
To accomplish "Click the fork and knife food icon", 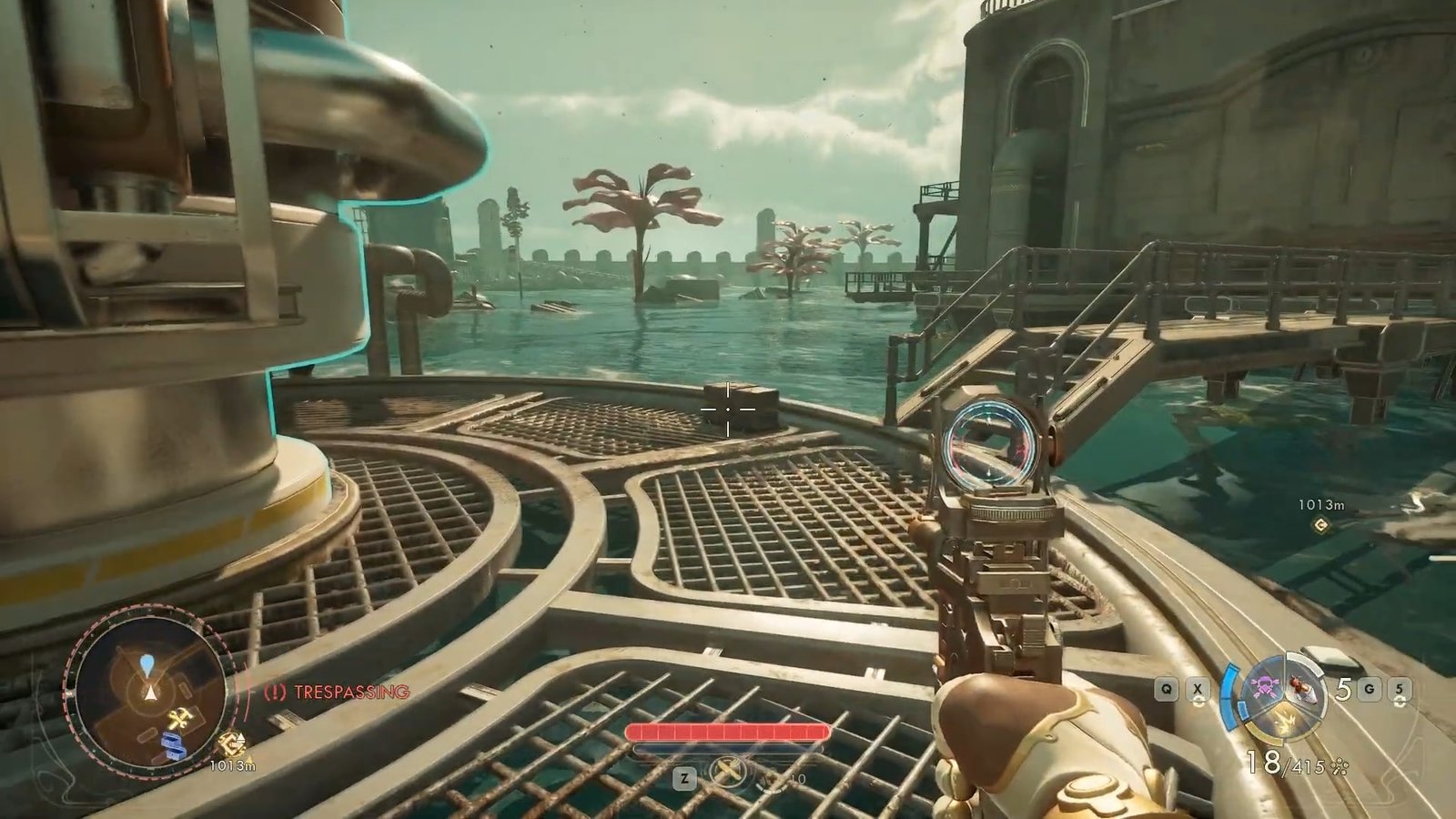I will click(x=728, y=772).
